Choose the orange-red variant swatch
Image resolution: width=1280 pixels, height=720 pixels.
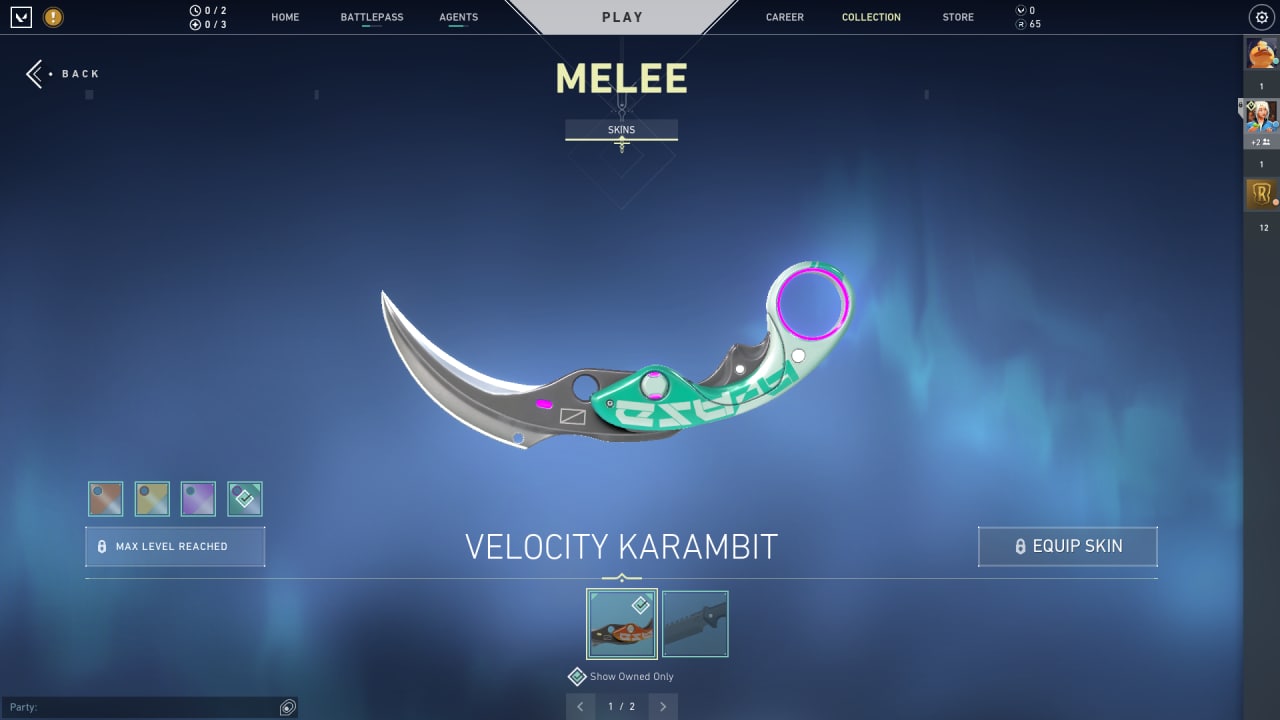[106, 499]
